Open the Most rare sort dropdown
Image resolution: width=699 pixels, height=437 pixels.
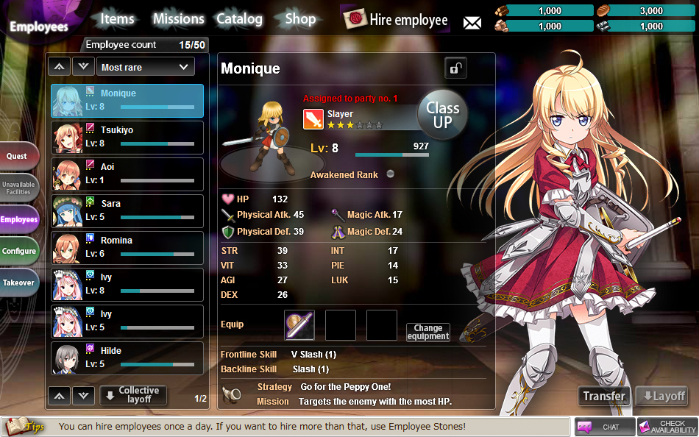[x=145, y=67]
